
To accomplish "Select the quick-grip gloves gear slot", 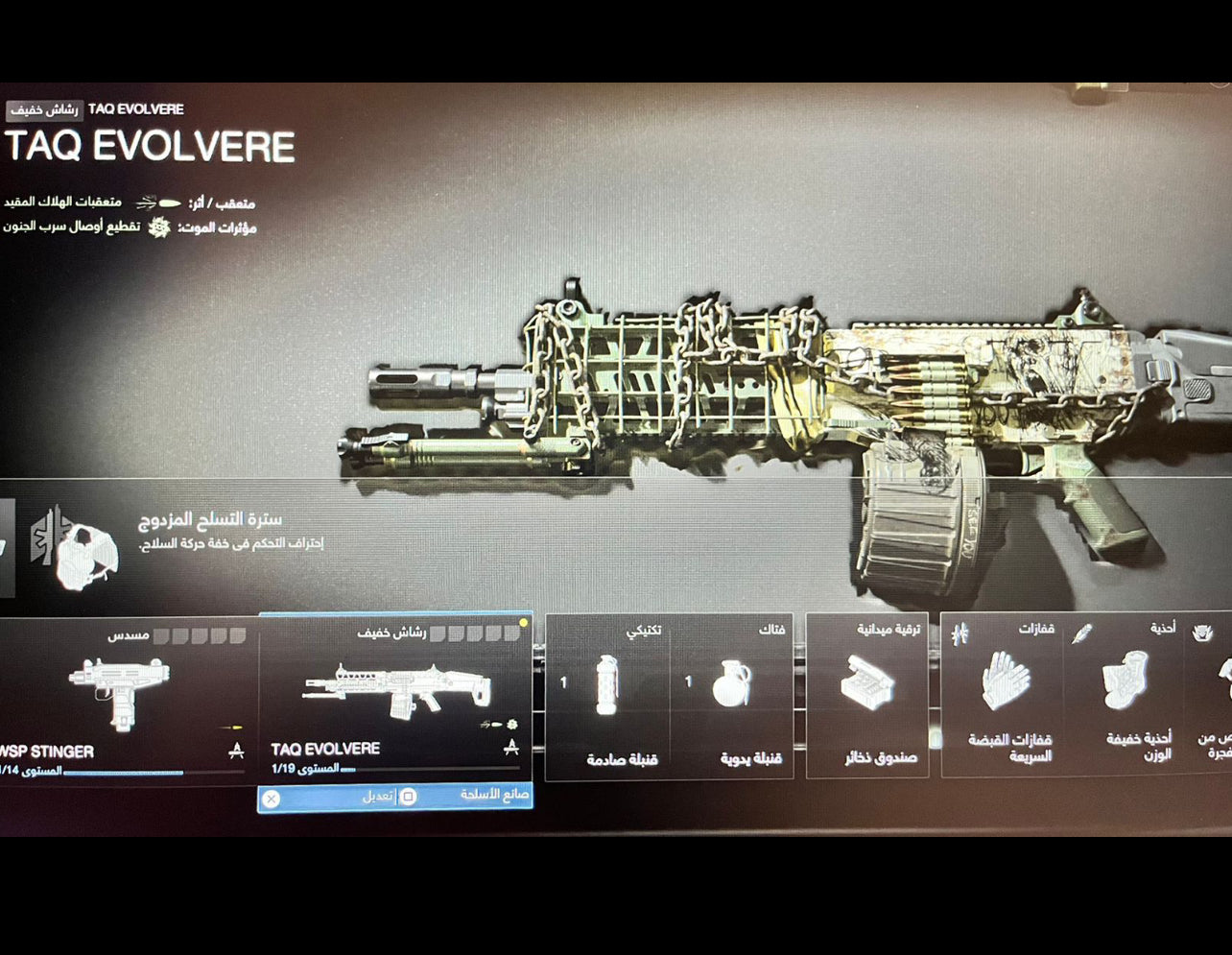I will 1004,696.
